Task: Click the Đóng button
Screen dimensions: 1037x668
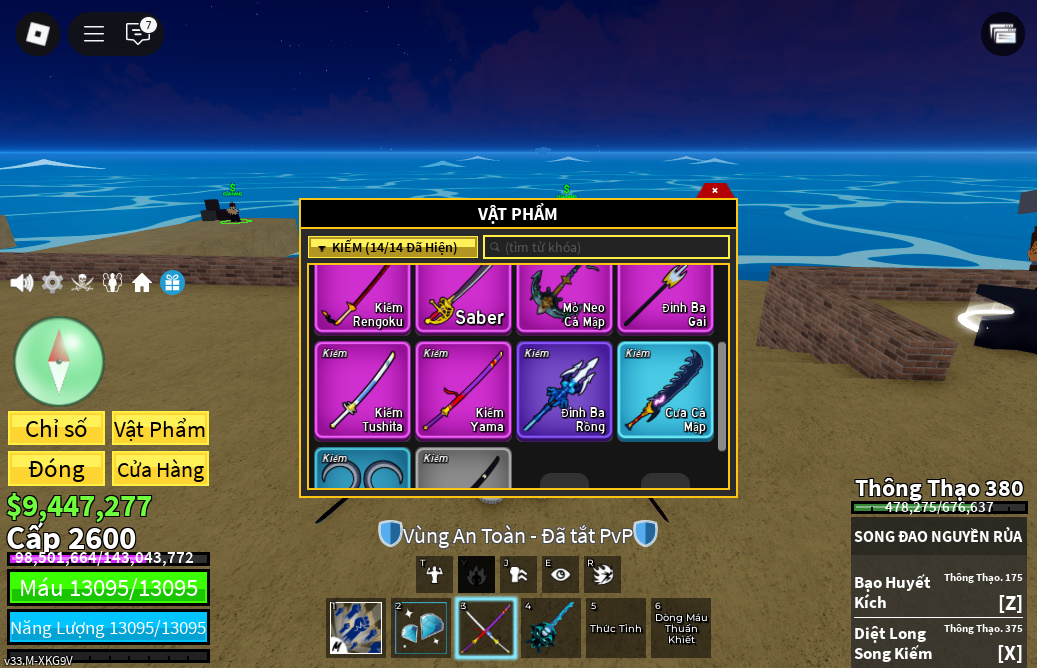Action: (56, 469)
